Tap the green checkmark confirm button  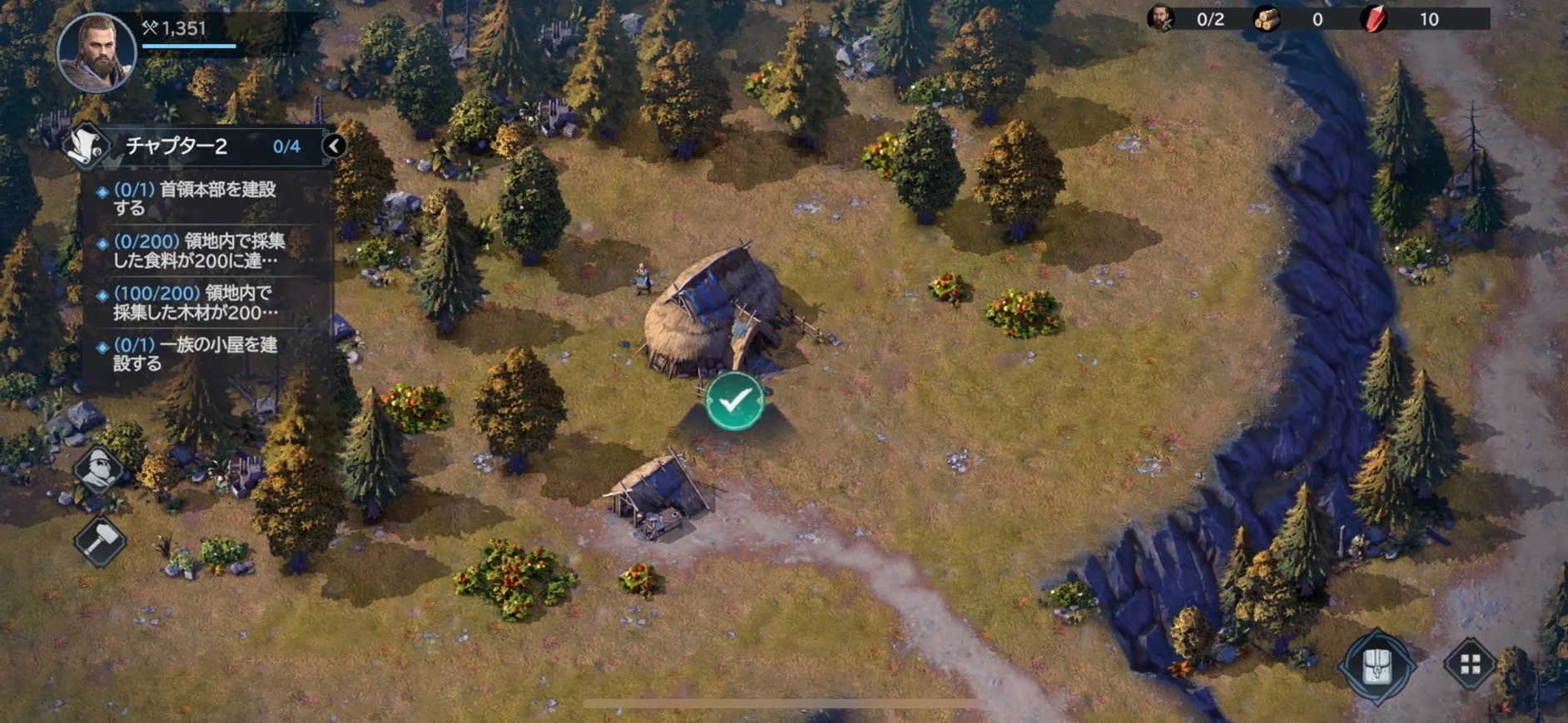point(734,402)
